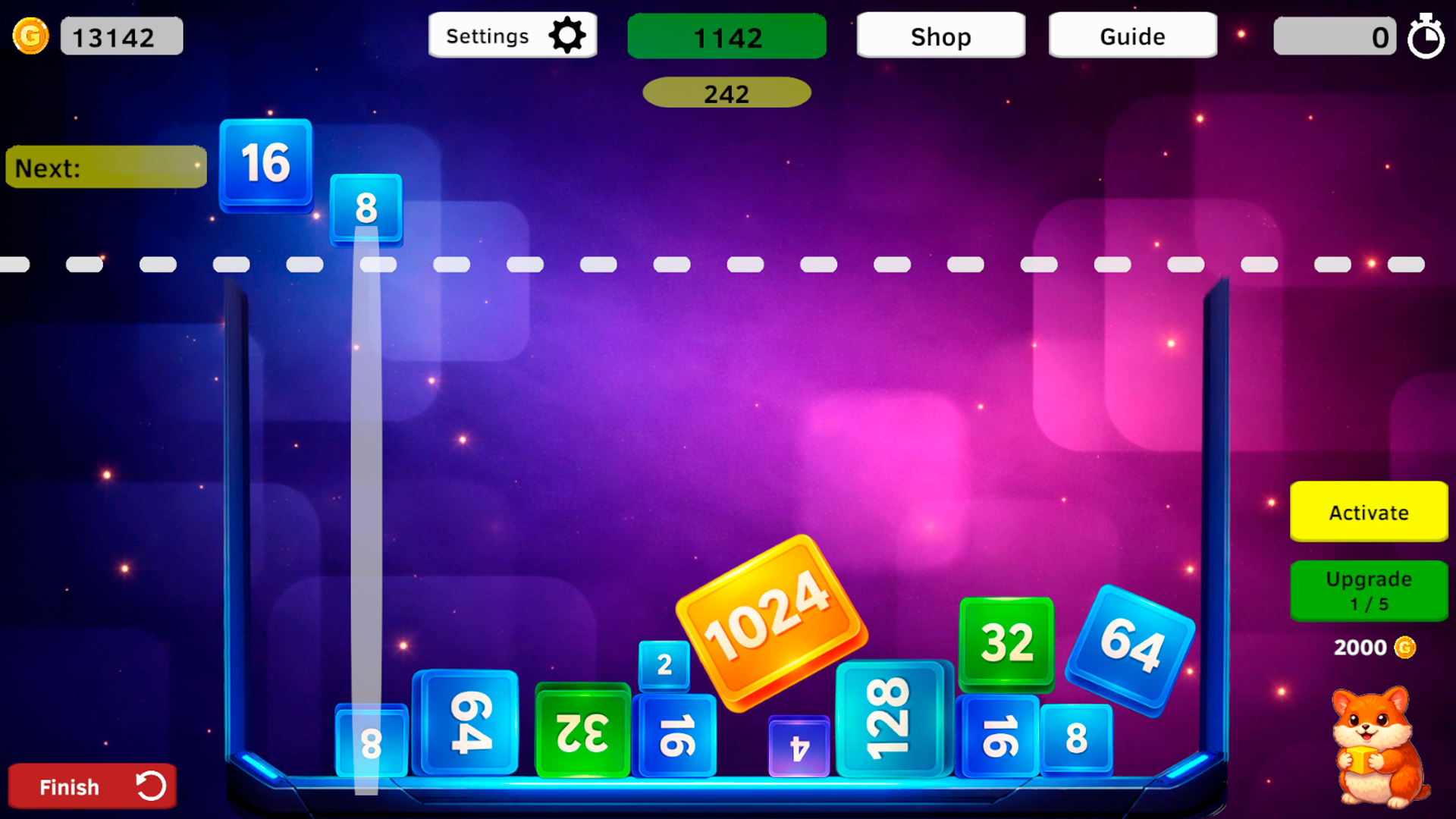This screenshot has width=1456, height=819.
Task: Toggle the 242 progress badge
Action: [x=726, y=93]
